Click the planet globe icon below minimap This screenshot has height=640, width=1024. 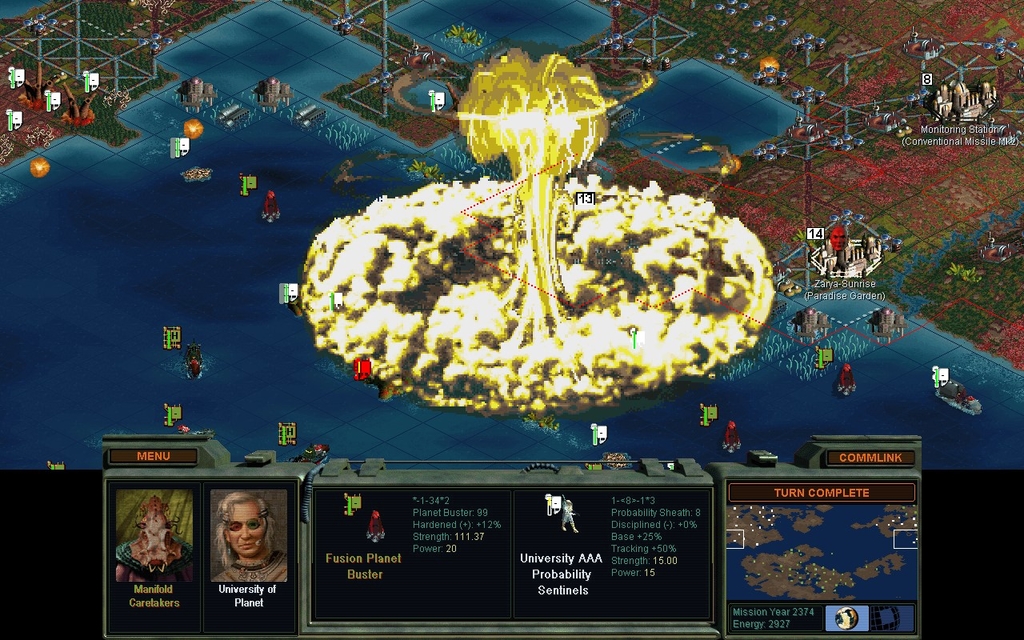click(846, 617)
